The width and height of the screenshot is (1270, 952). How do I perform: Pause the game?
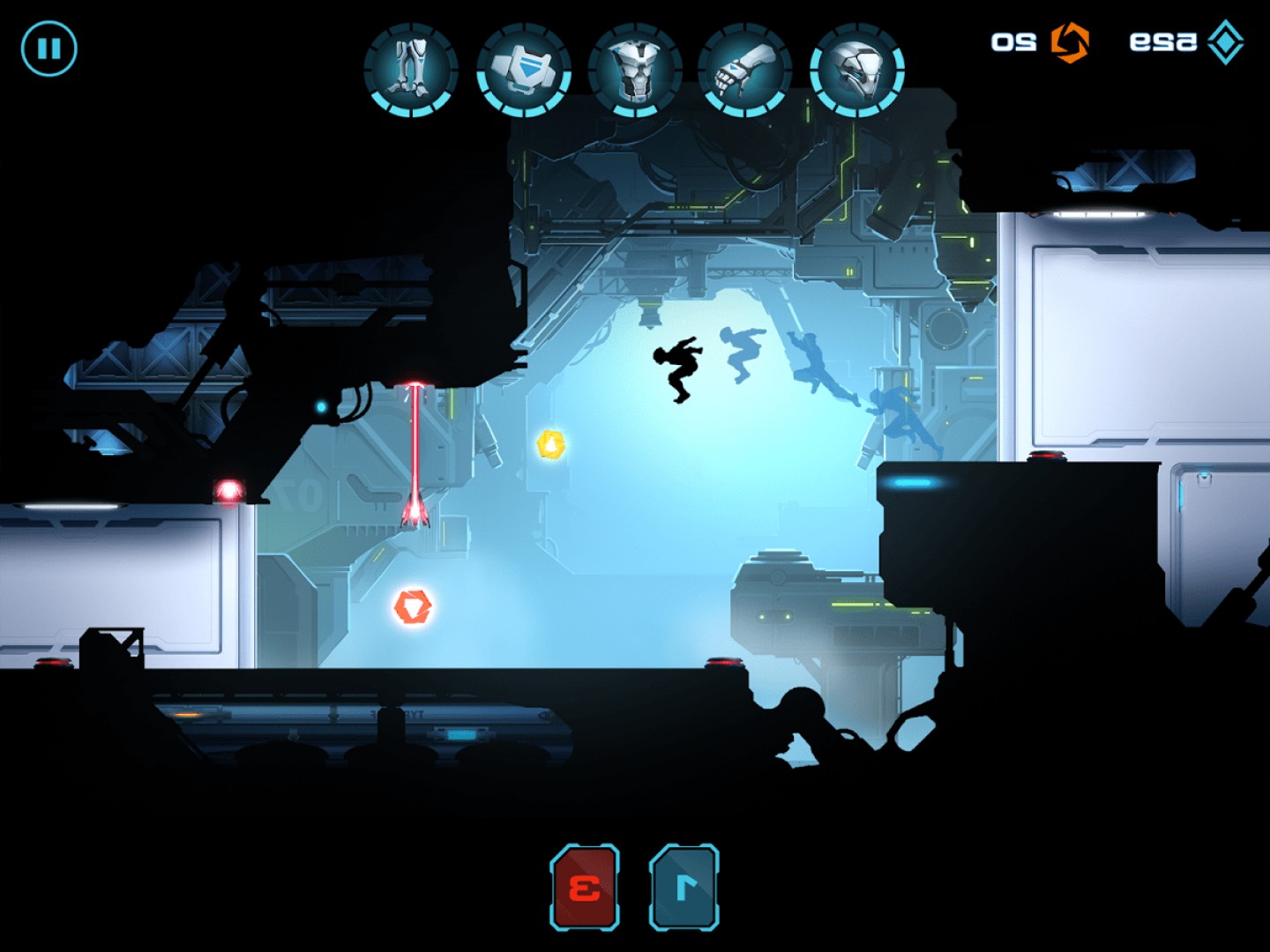(49, 48)
